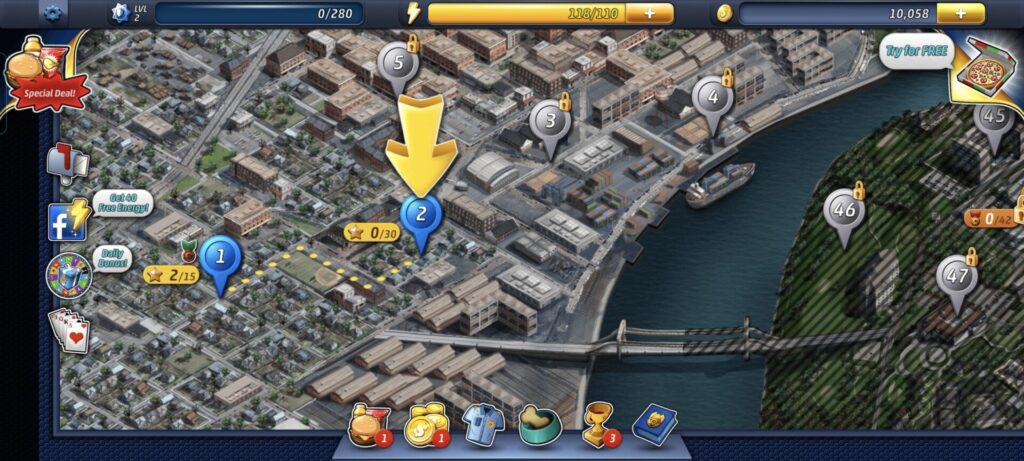Tap the locked marker 47
The height and width of the screenshot is (461, 1024).
pyautogui.click(x=957, y=278)
